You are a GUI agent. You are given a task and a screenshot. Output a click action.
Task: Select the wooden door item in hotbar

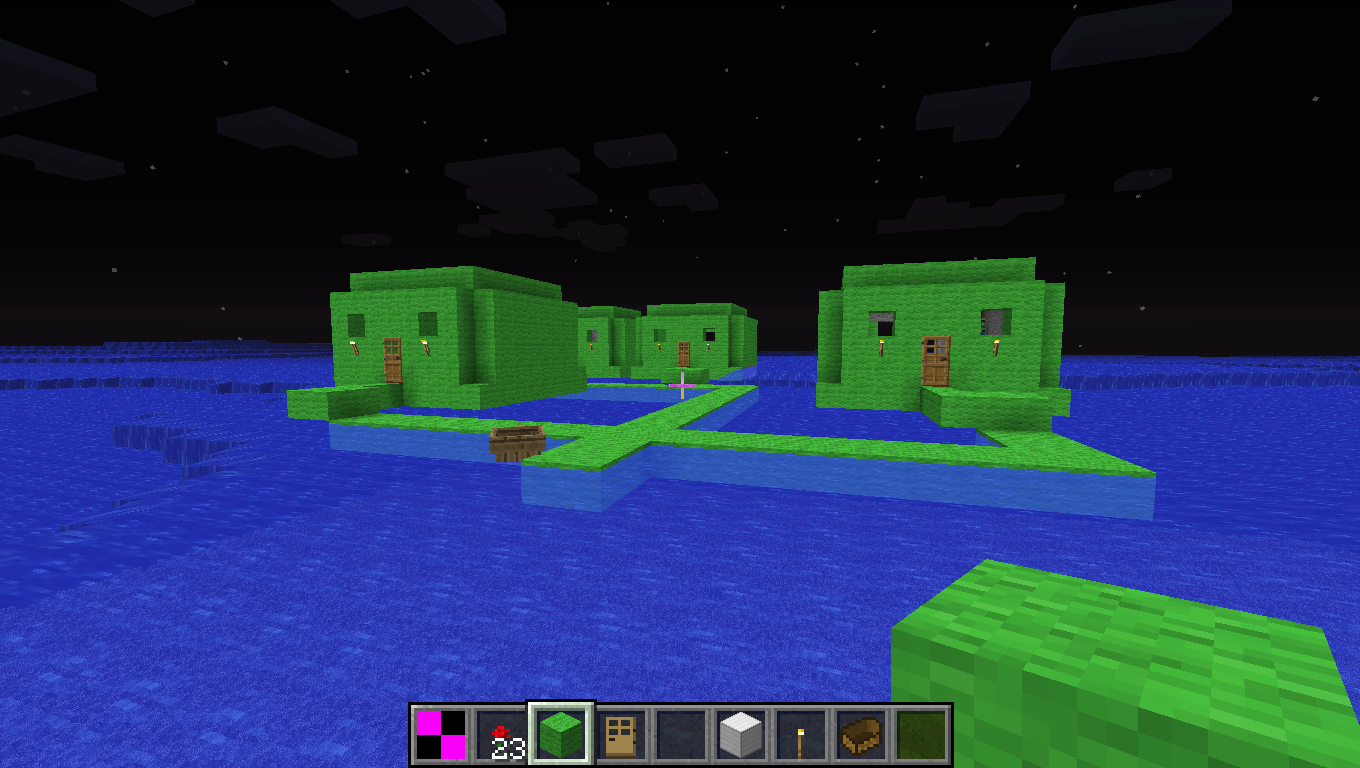click(620, 734)
